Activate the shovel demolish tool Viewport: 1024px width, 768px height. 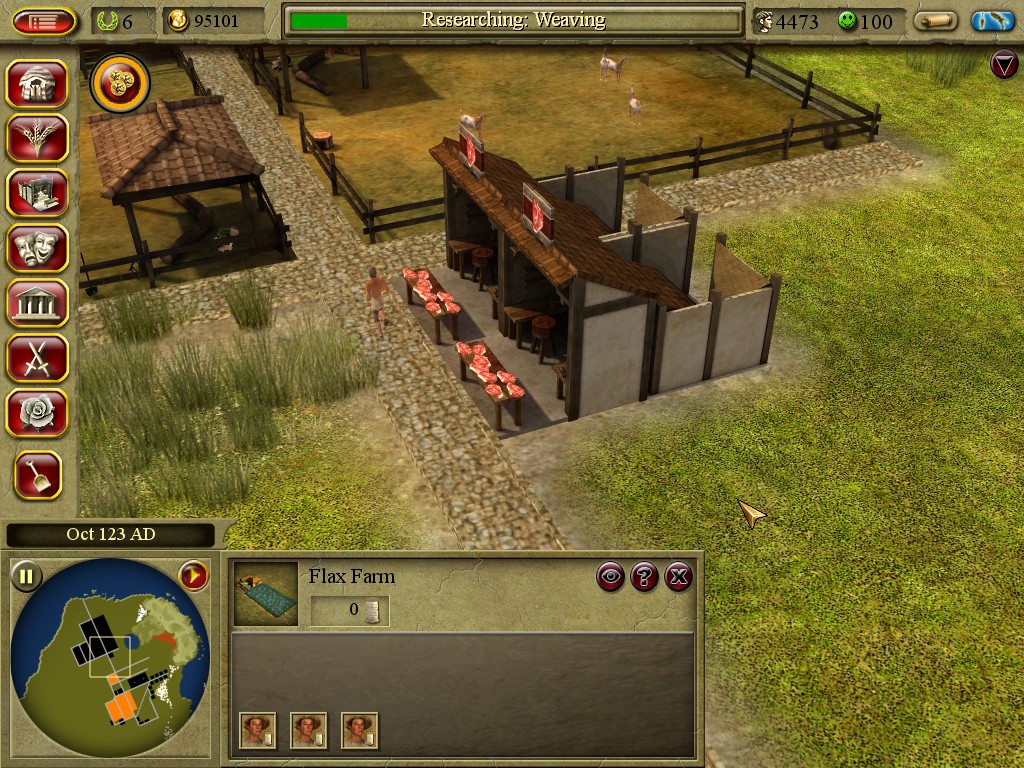38,475
